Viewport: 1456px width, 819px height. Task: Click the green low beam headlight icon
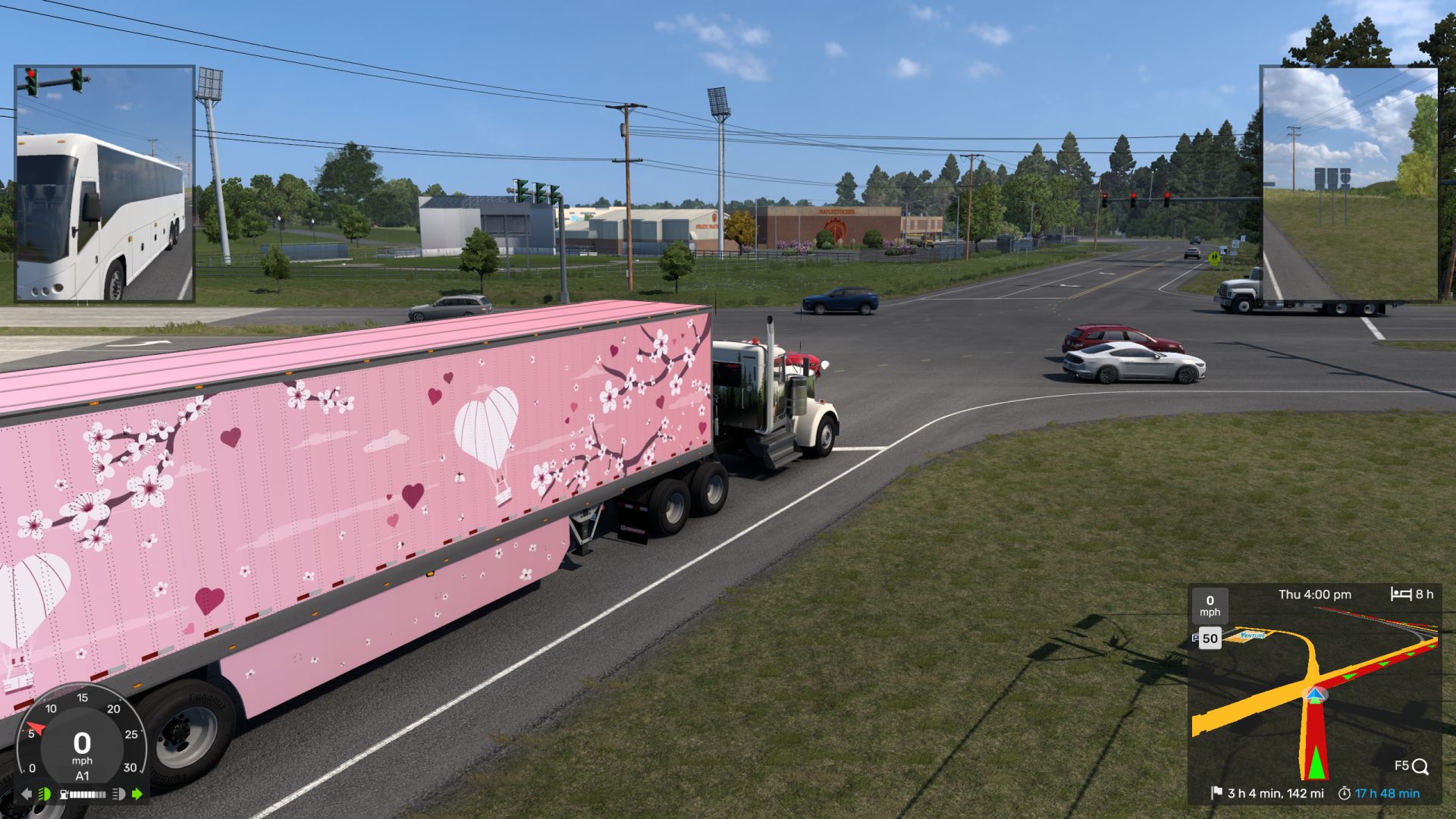[x=45, y=794]
